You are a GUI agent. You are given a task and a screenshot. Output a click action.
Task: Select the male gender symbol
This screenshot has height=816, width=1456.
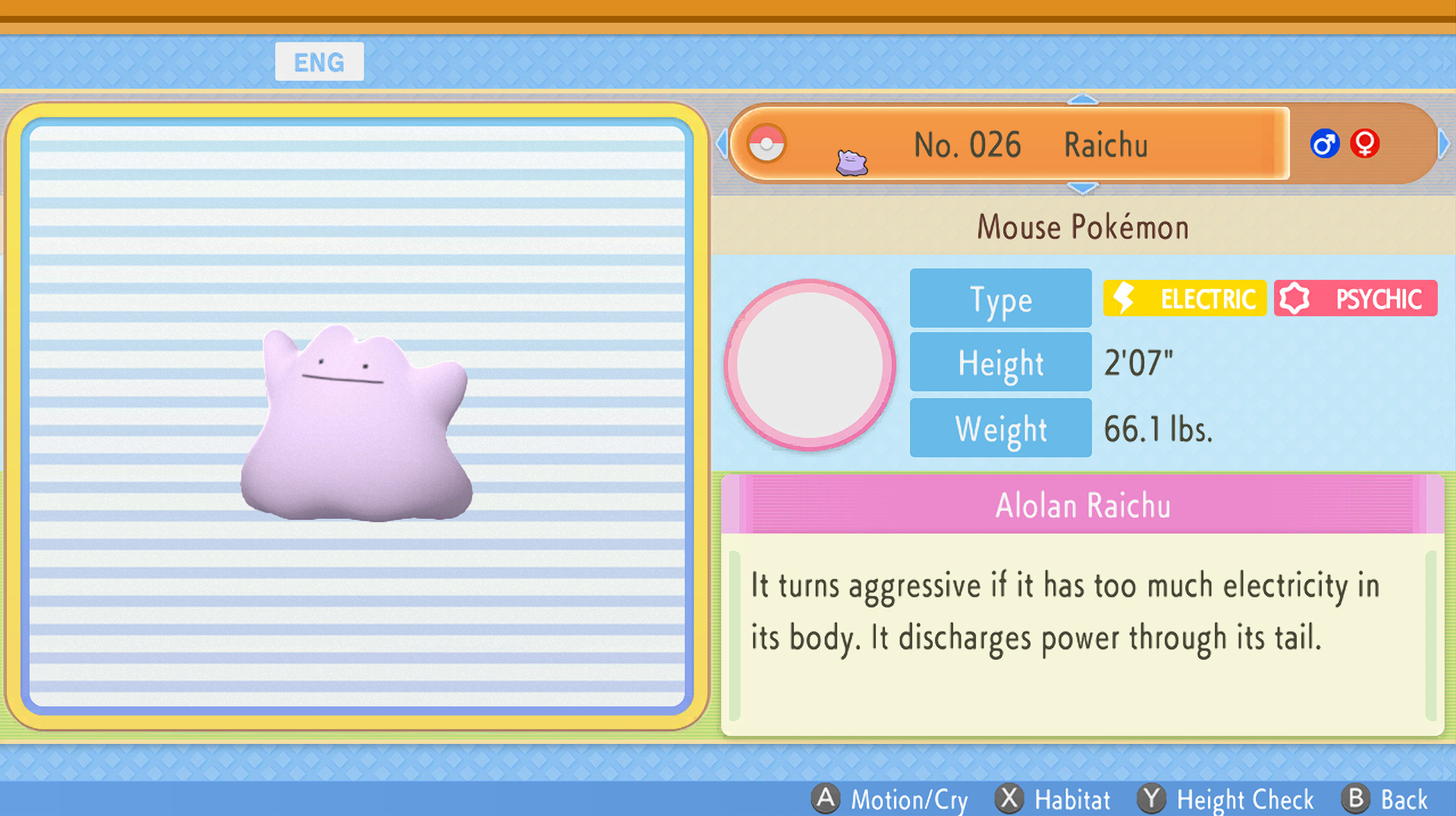[x=1324, y=143]
